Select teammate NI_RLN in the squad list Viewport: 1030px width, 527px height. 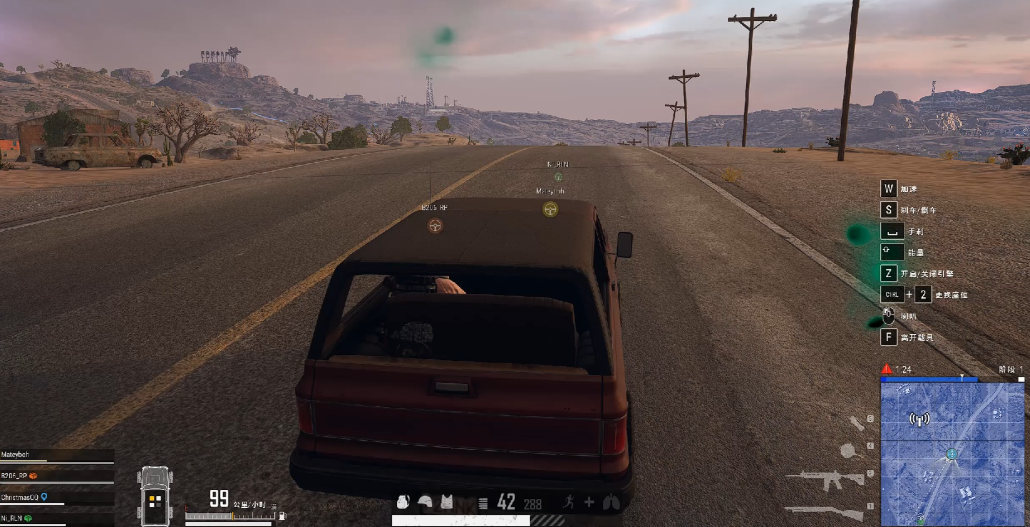[x=16, y=518]
